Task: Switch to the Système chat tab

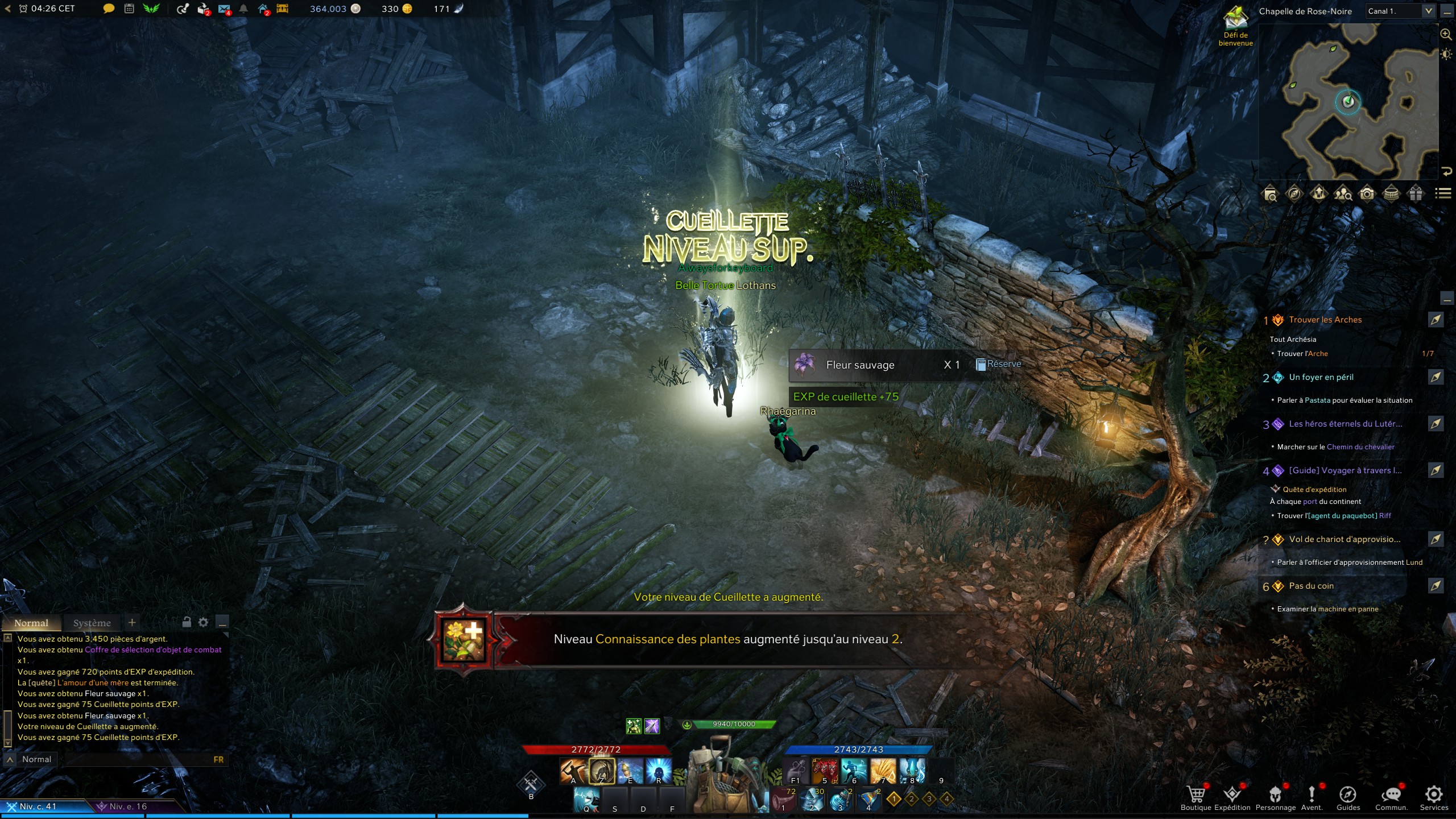Action: coord(92,623)
